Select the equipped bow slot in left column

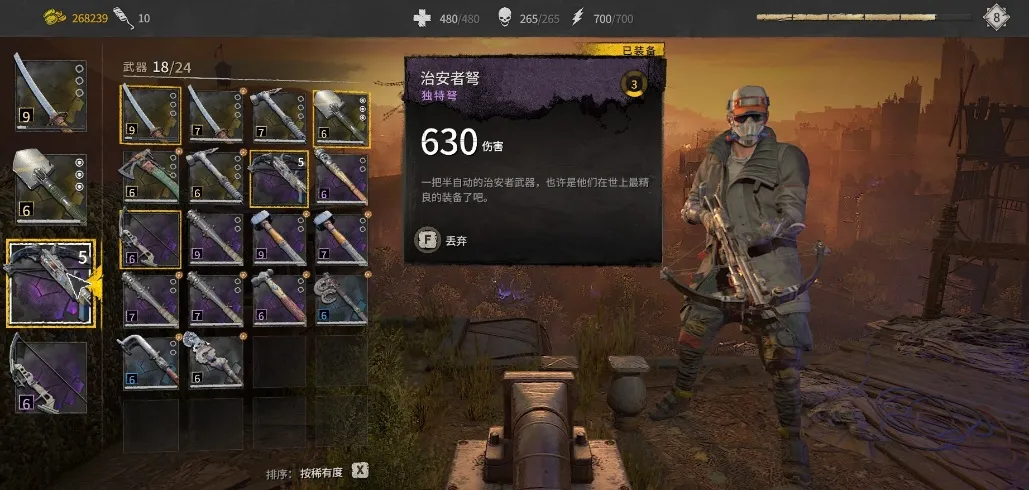(x=50, y=376)
